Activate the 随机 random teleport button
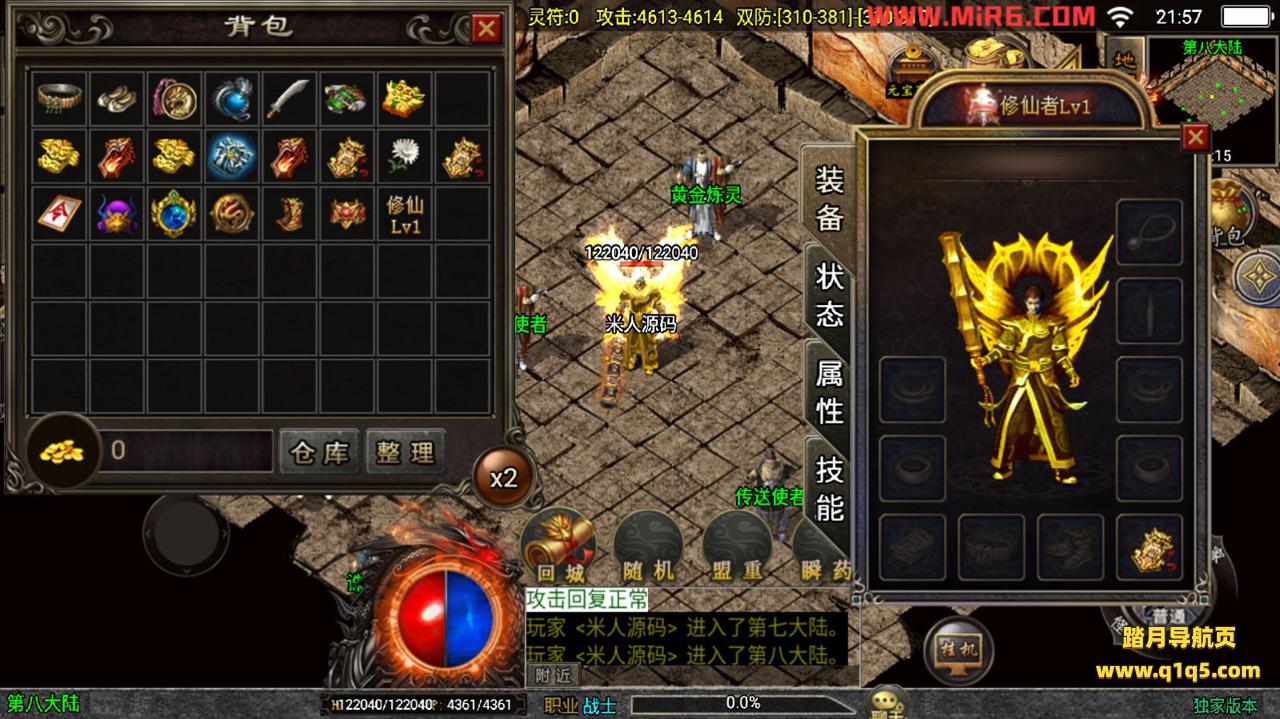 click(x=648, y=545)
